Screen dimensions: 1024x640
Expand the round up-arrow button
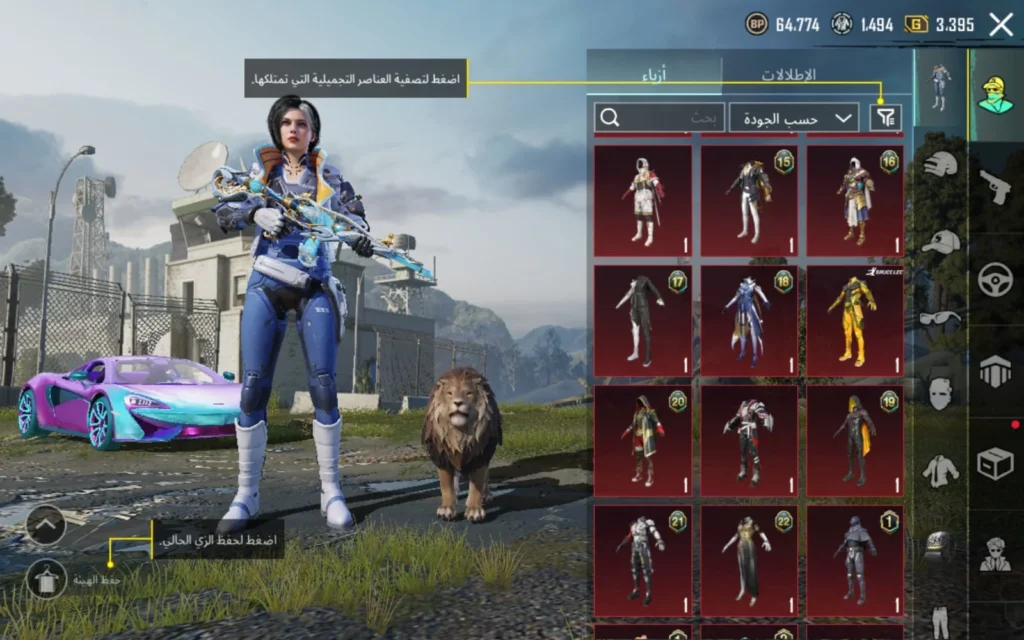coord(45,525)
